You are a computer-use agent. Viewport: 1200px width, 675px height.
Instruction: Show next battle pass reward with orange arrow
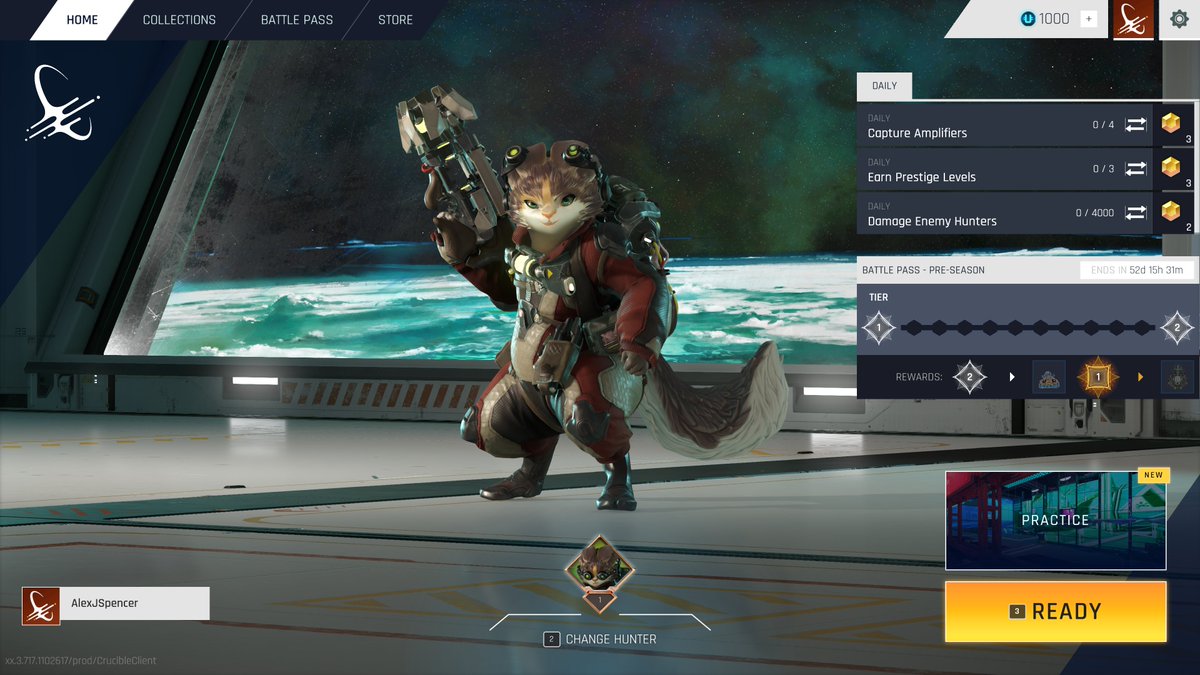click(1140, 377)
